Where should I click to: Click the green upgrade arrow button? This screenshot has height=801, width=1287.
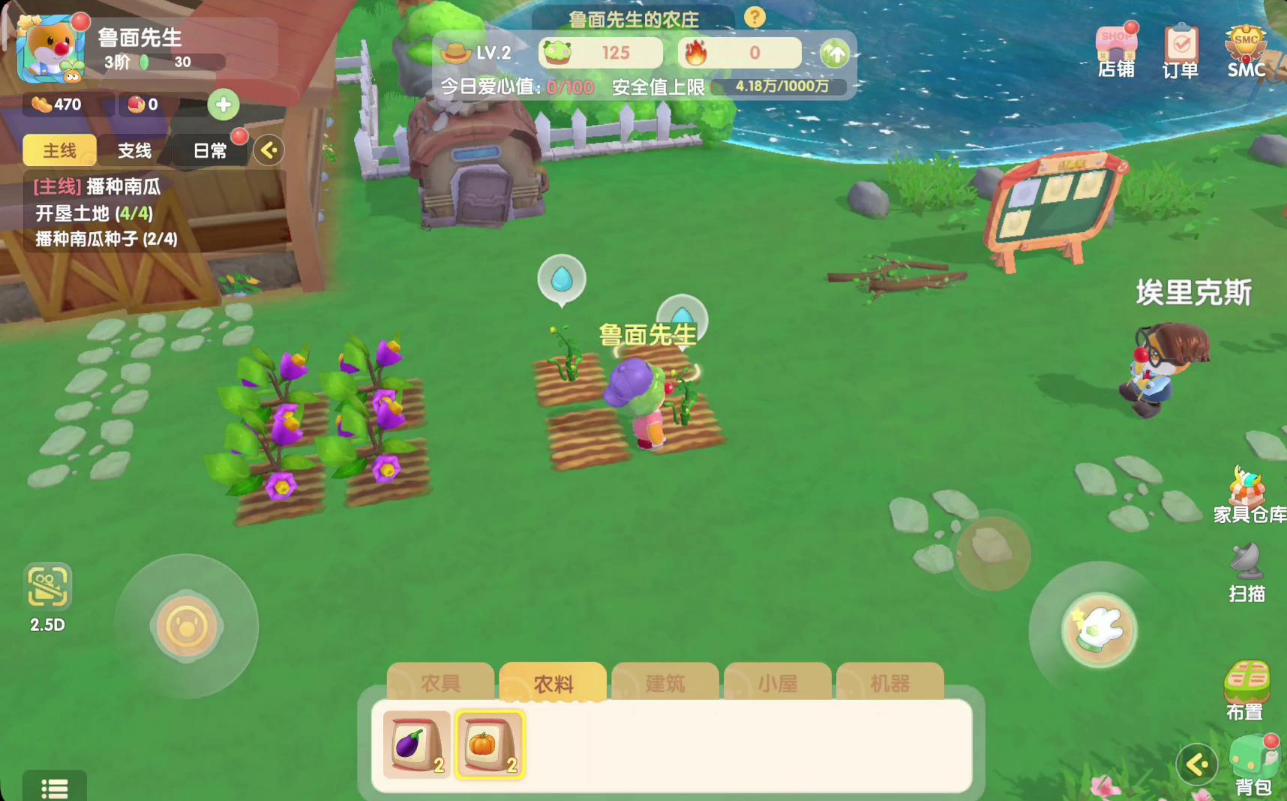(834, 53)
